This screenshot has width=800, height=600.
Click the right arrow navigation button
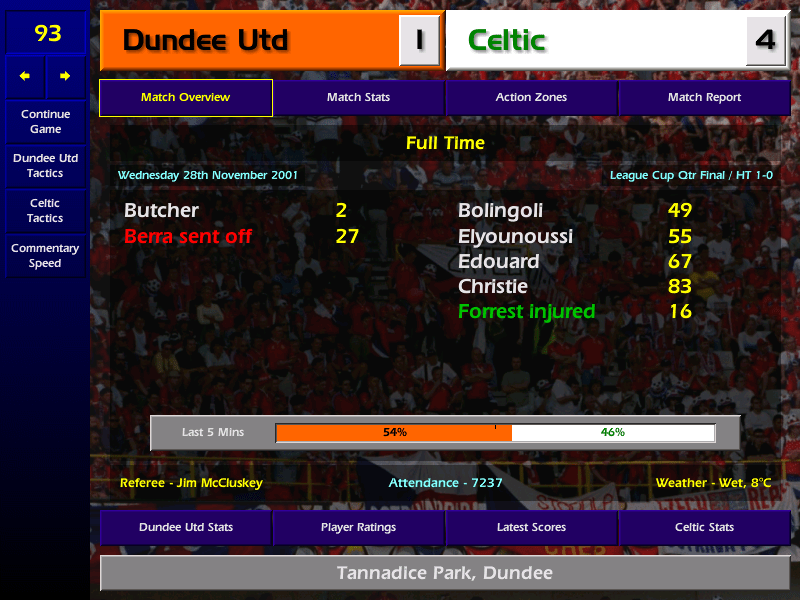click(x=65, y=76)
